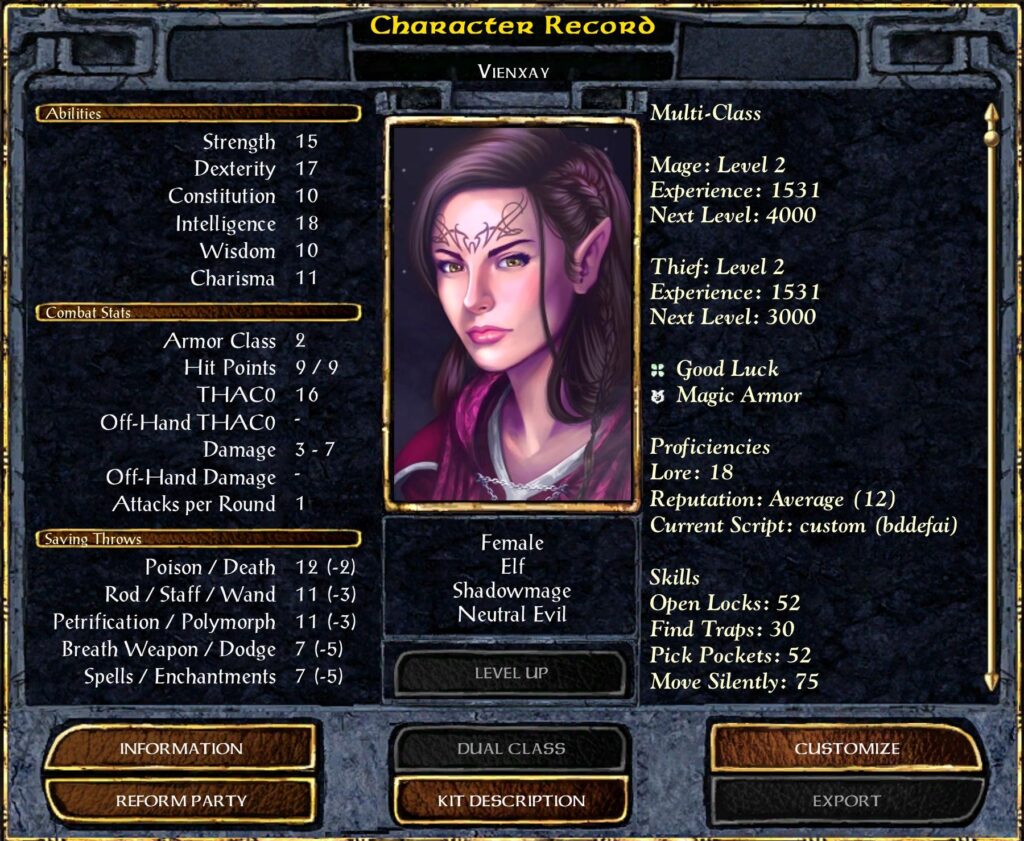Select the Dual Class button

(511, 748)
